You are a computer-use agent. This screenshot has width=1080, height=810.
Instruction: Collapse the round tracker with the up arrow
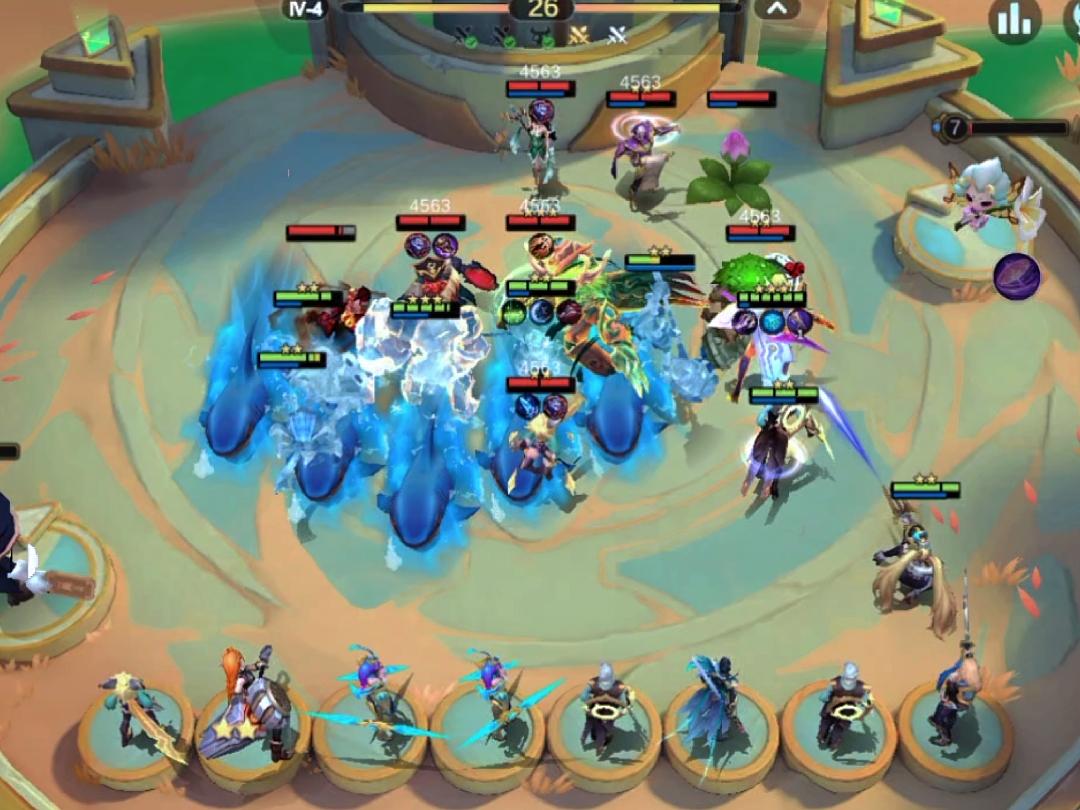pyautogui.click(x=777, y=10)
